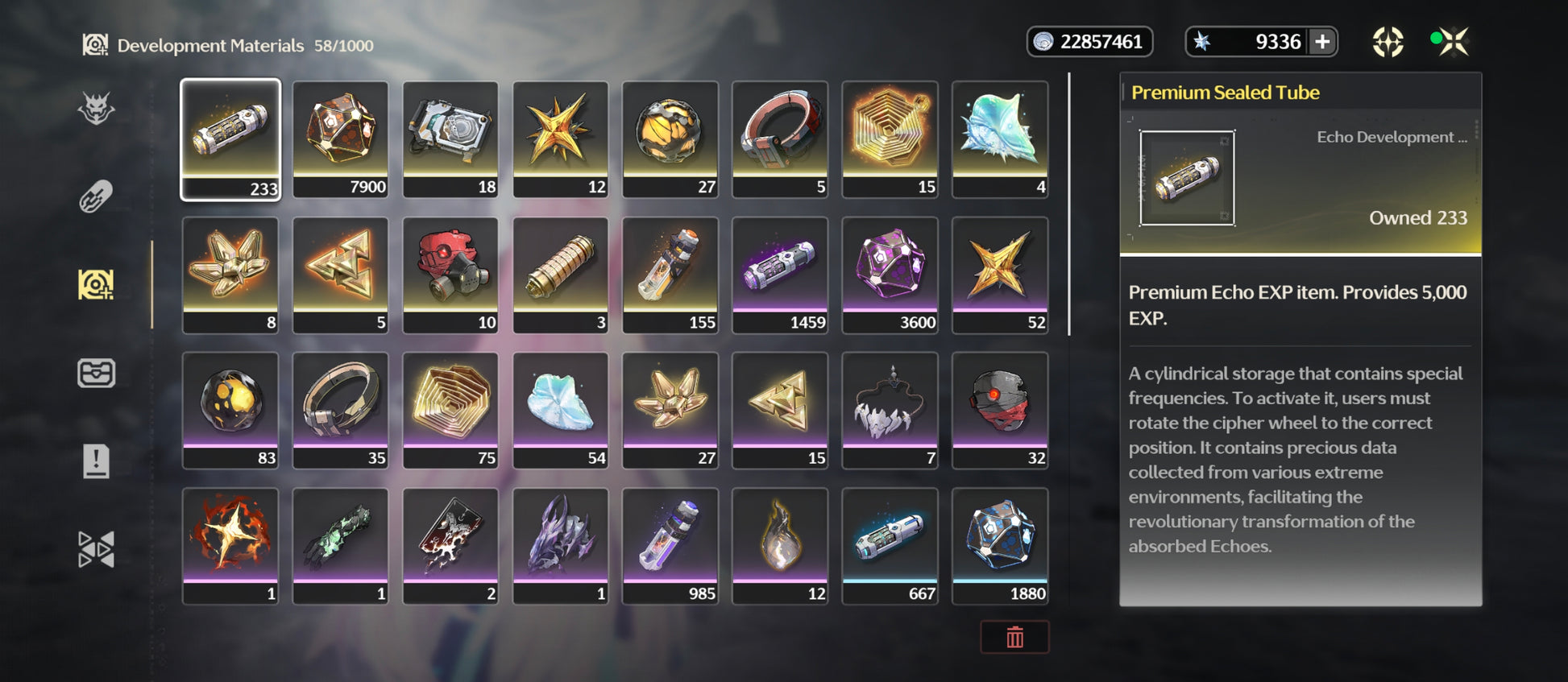Select the item slot showing 7900
The width and height of the screenshot is (1568, 682).
pyautogui.click(x=340, y=138)
